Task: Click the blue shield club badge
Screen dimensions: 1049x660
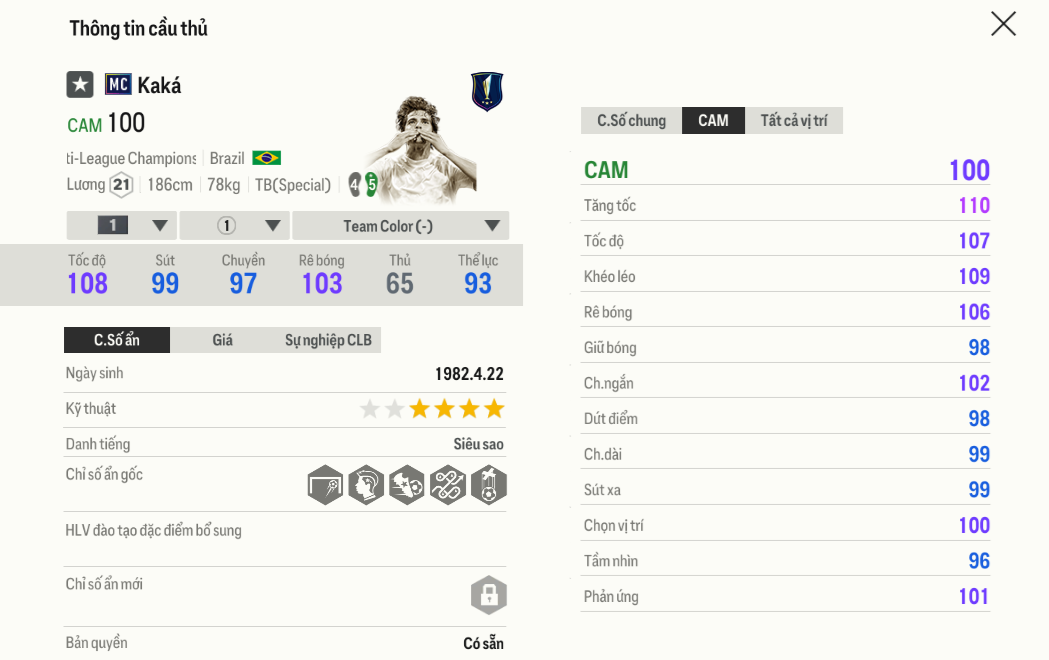Action: [487, 91]
